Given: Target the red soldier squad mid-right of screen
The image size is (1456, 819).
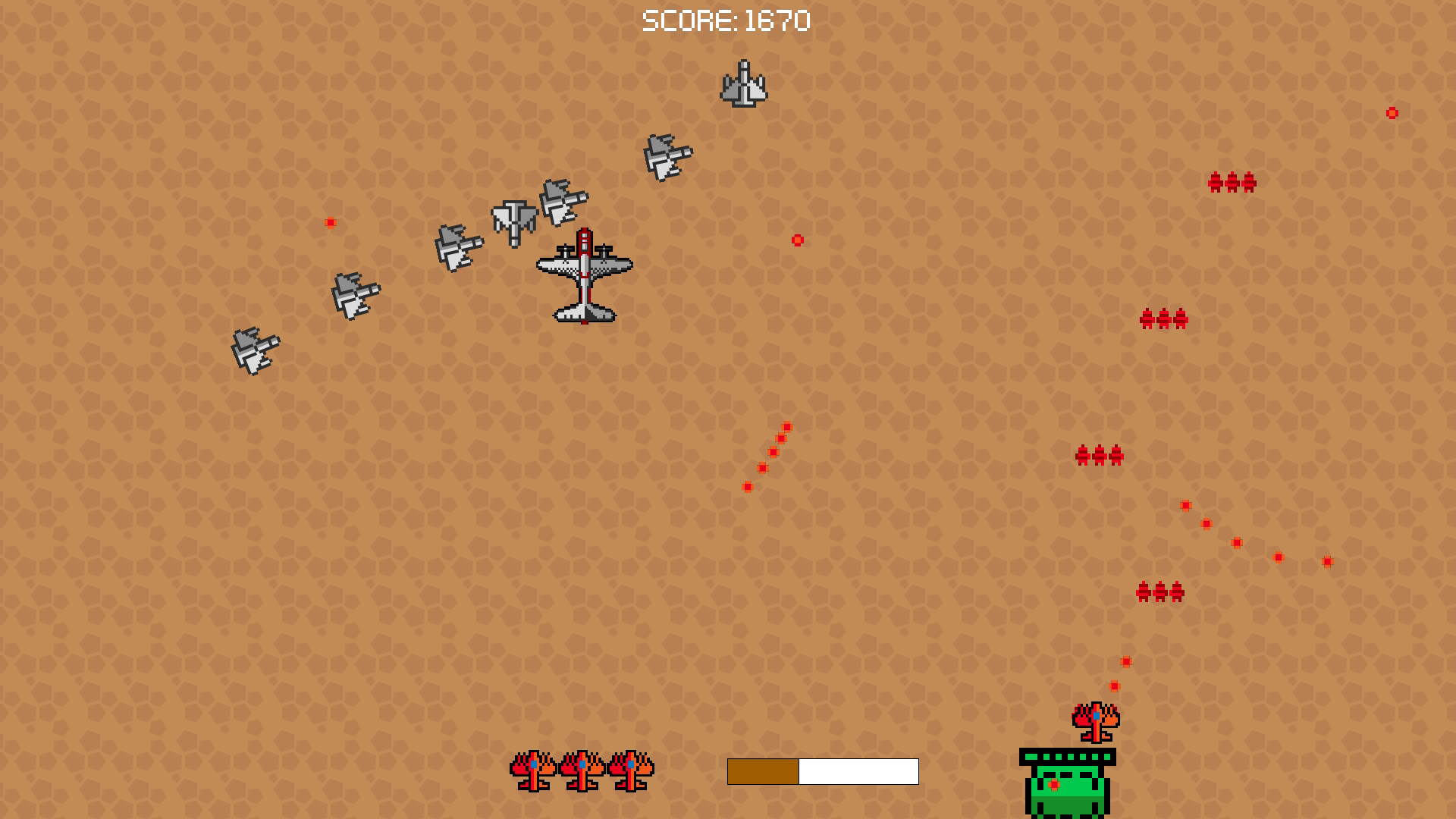Looking at the screenshot, I should (1163, 319).
